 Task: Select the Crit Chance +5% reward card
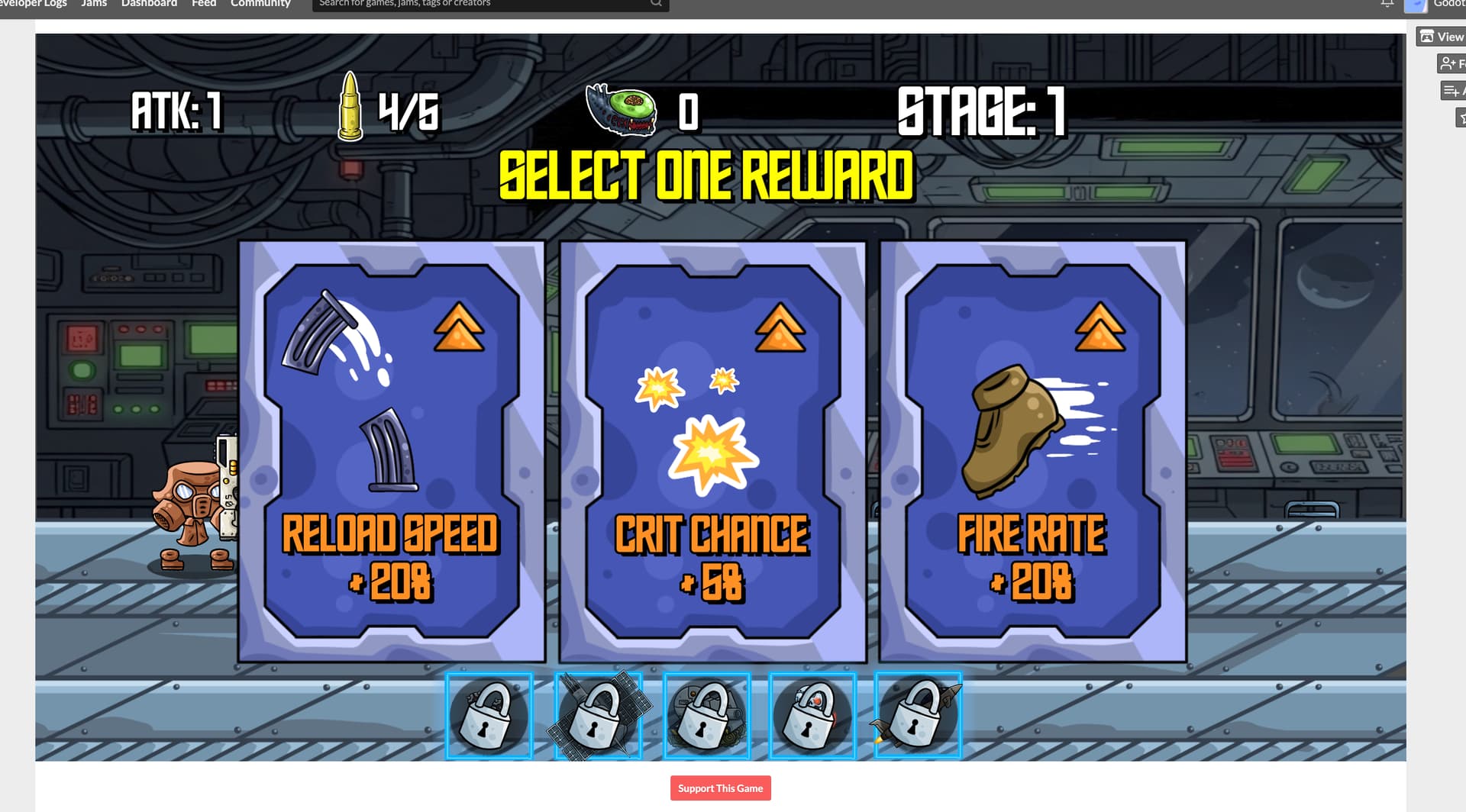click(712, 452)
